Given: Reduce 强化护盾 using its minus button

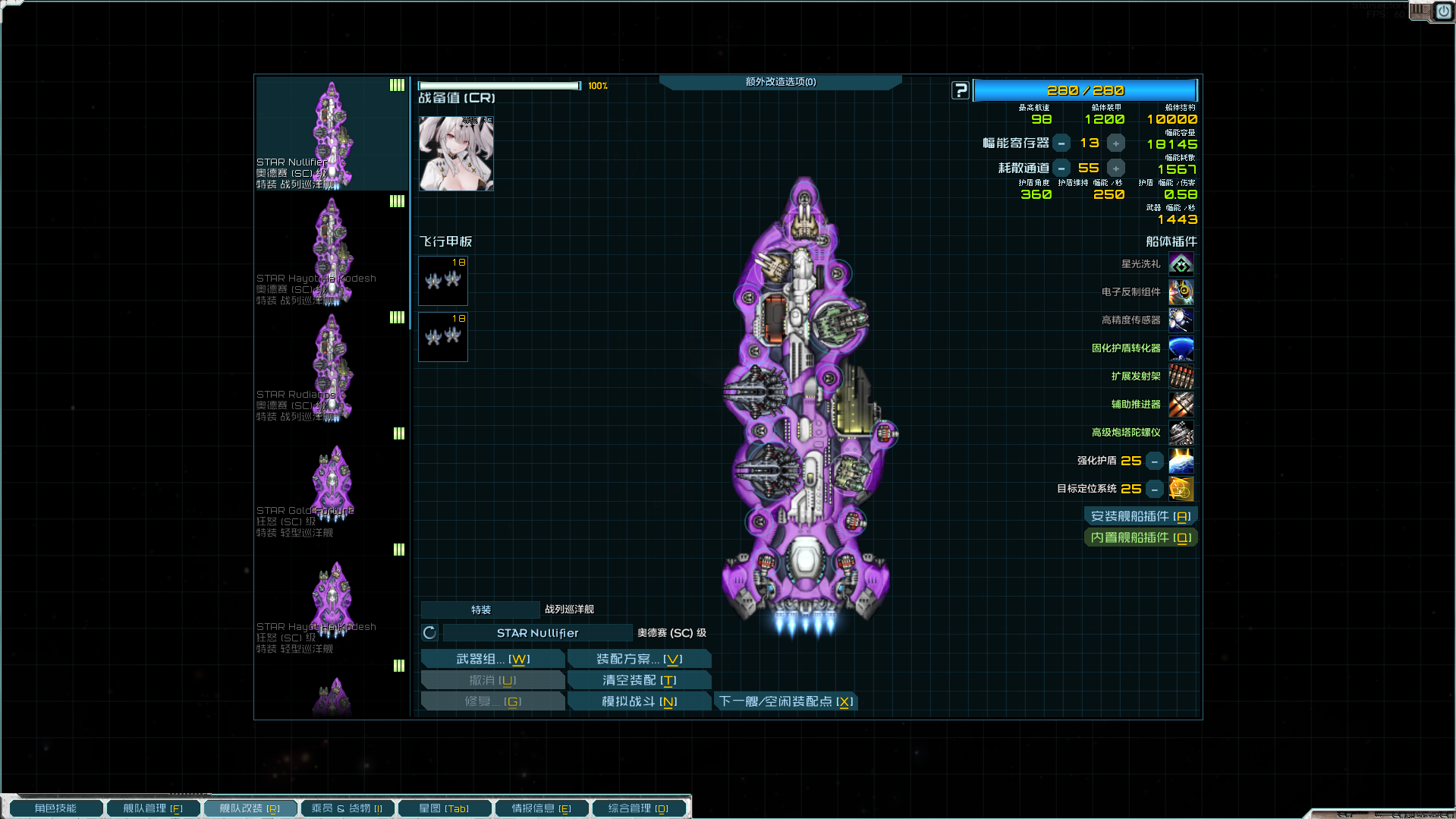Looking at the screenshot, I should 1154,461.
